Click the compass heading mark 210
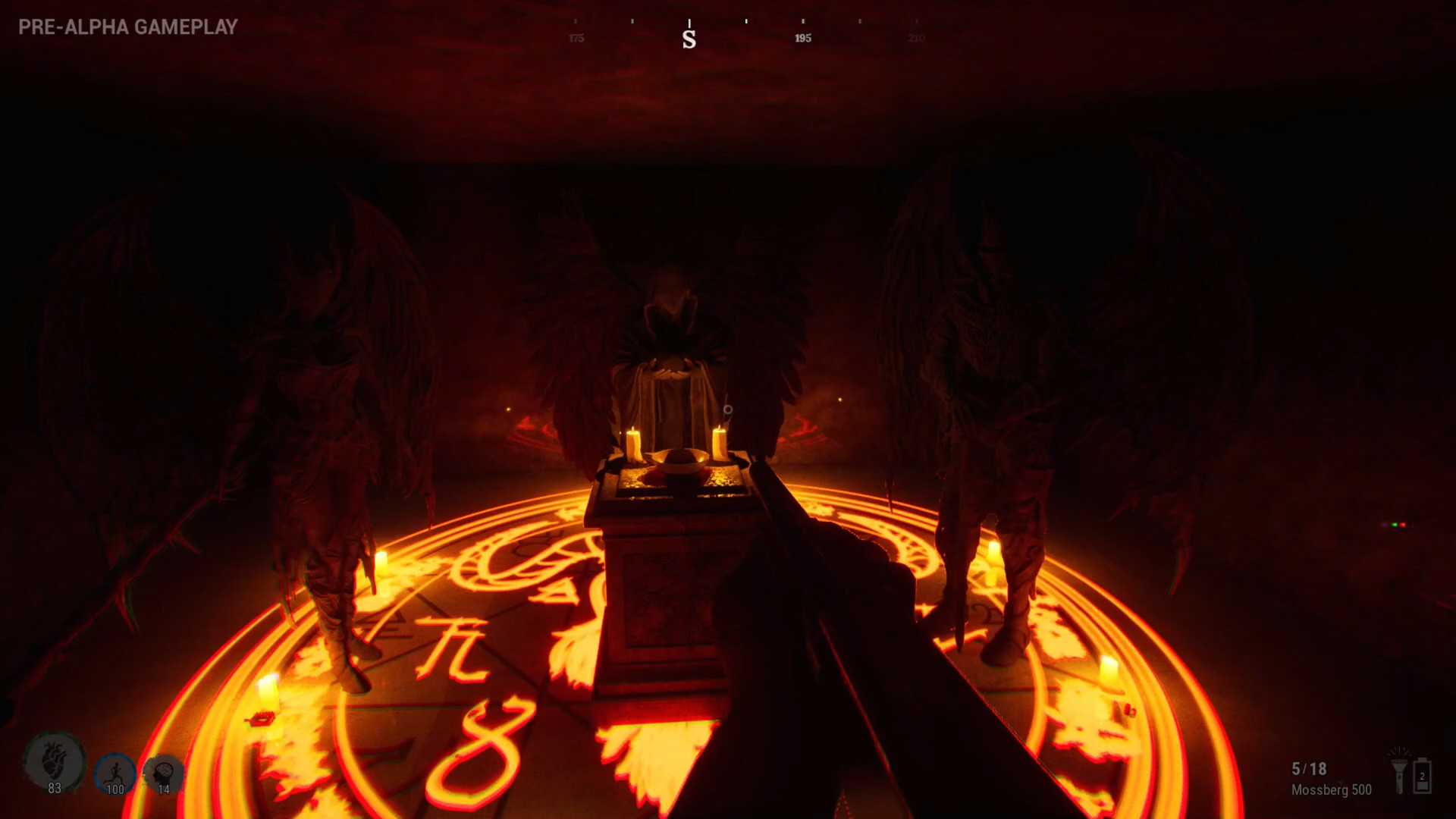 [x=917, y=37]
